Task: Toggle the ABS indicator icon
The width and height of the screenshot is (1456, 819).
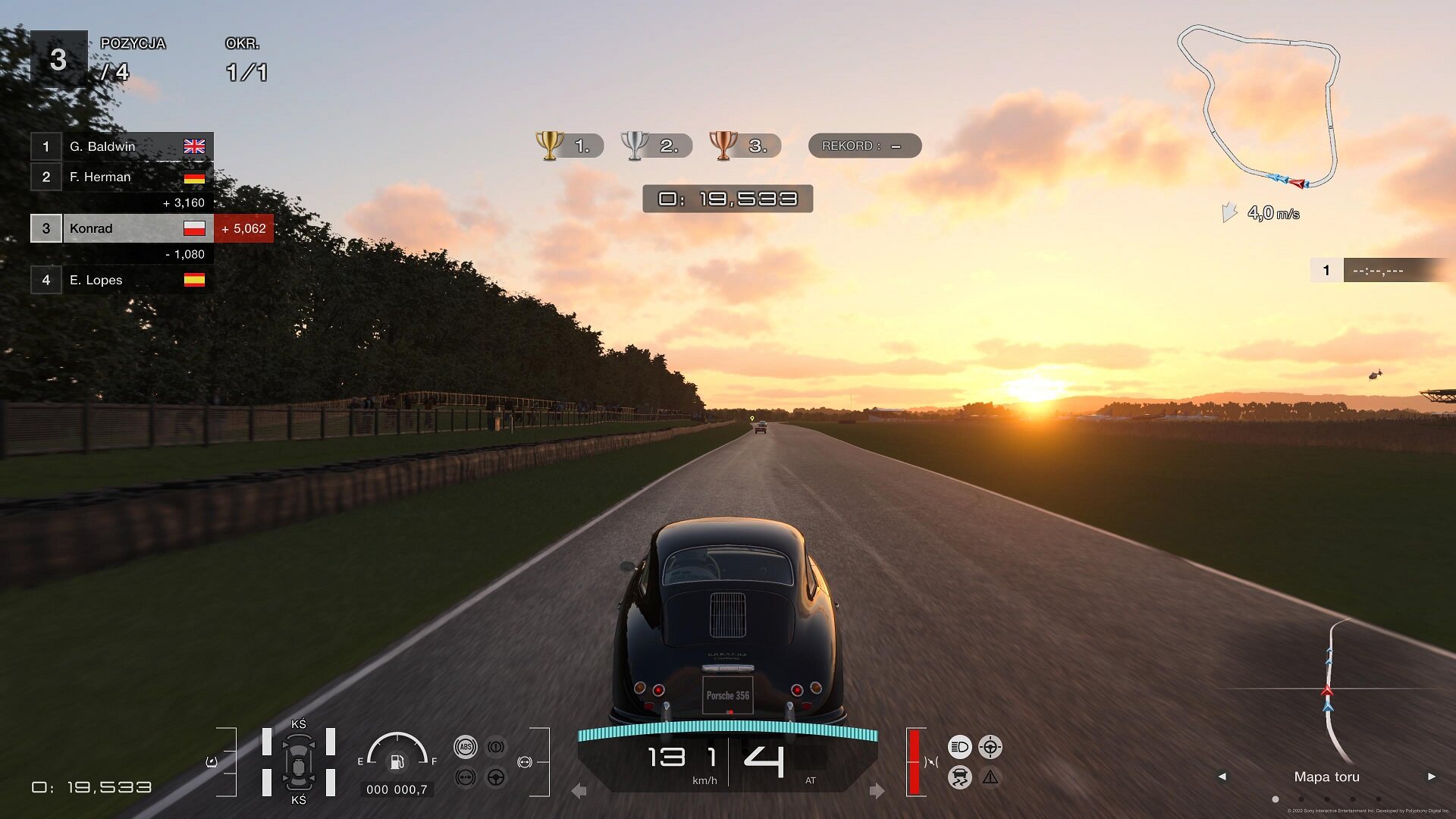Action: click(466, 747)
